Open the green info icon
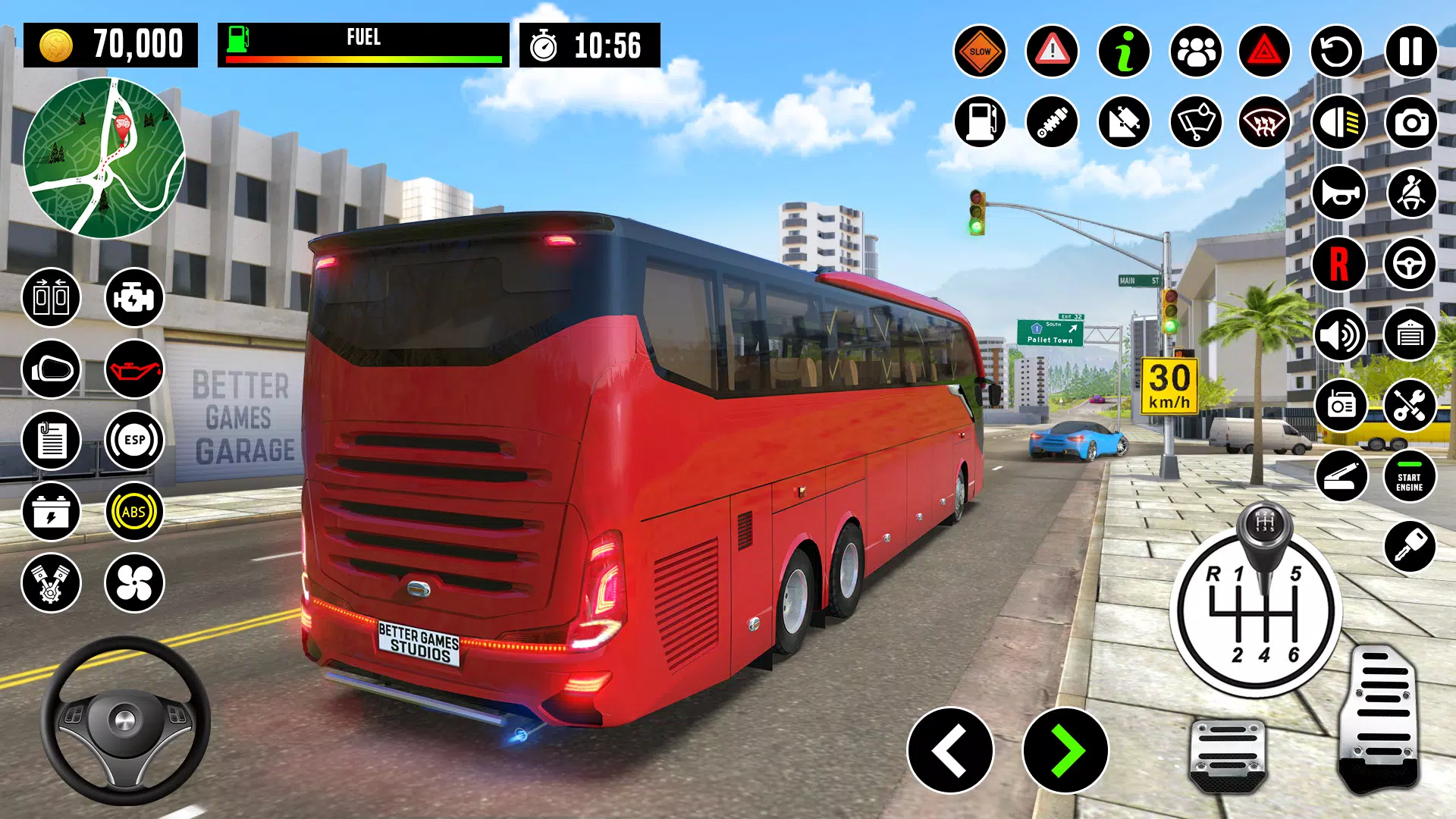 1125,52
